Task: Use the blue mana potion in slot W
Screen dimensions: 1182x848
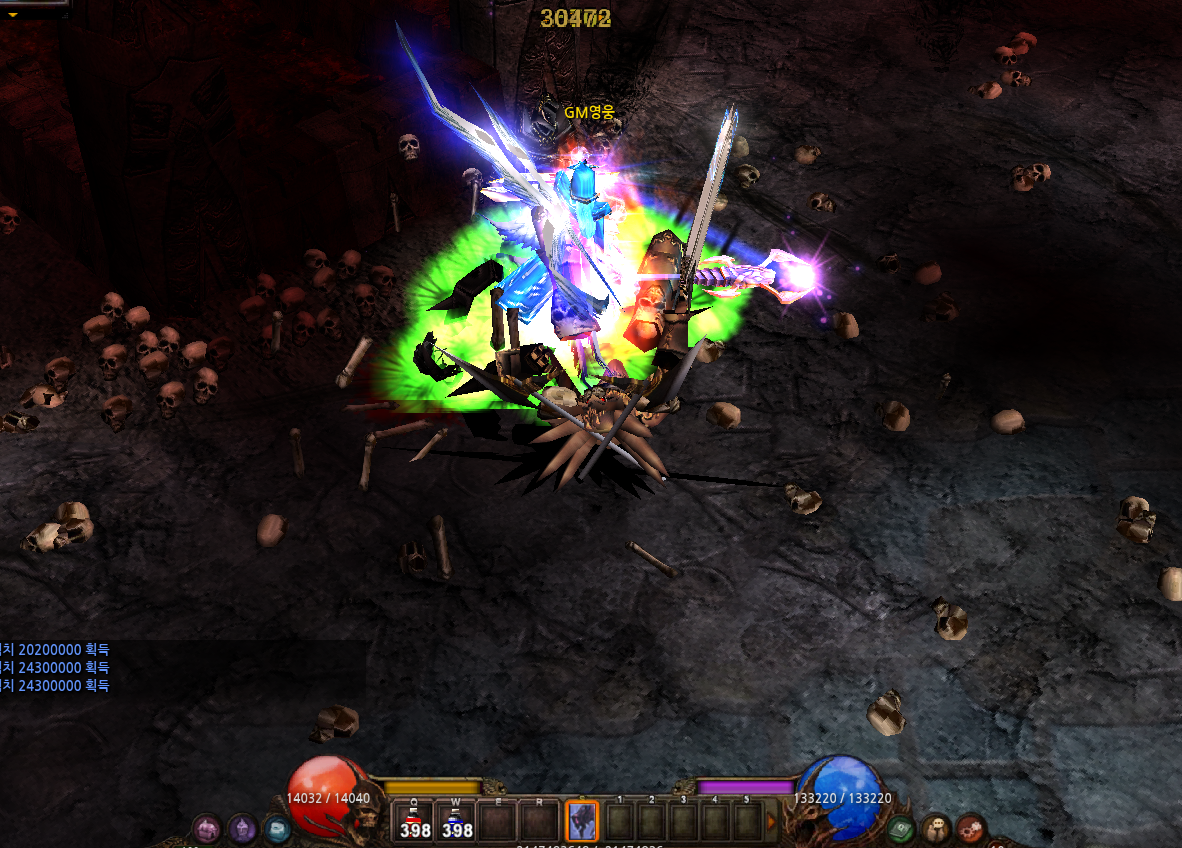Action: pyautogui.click(x=457, y=822)
